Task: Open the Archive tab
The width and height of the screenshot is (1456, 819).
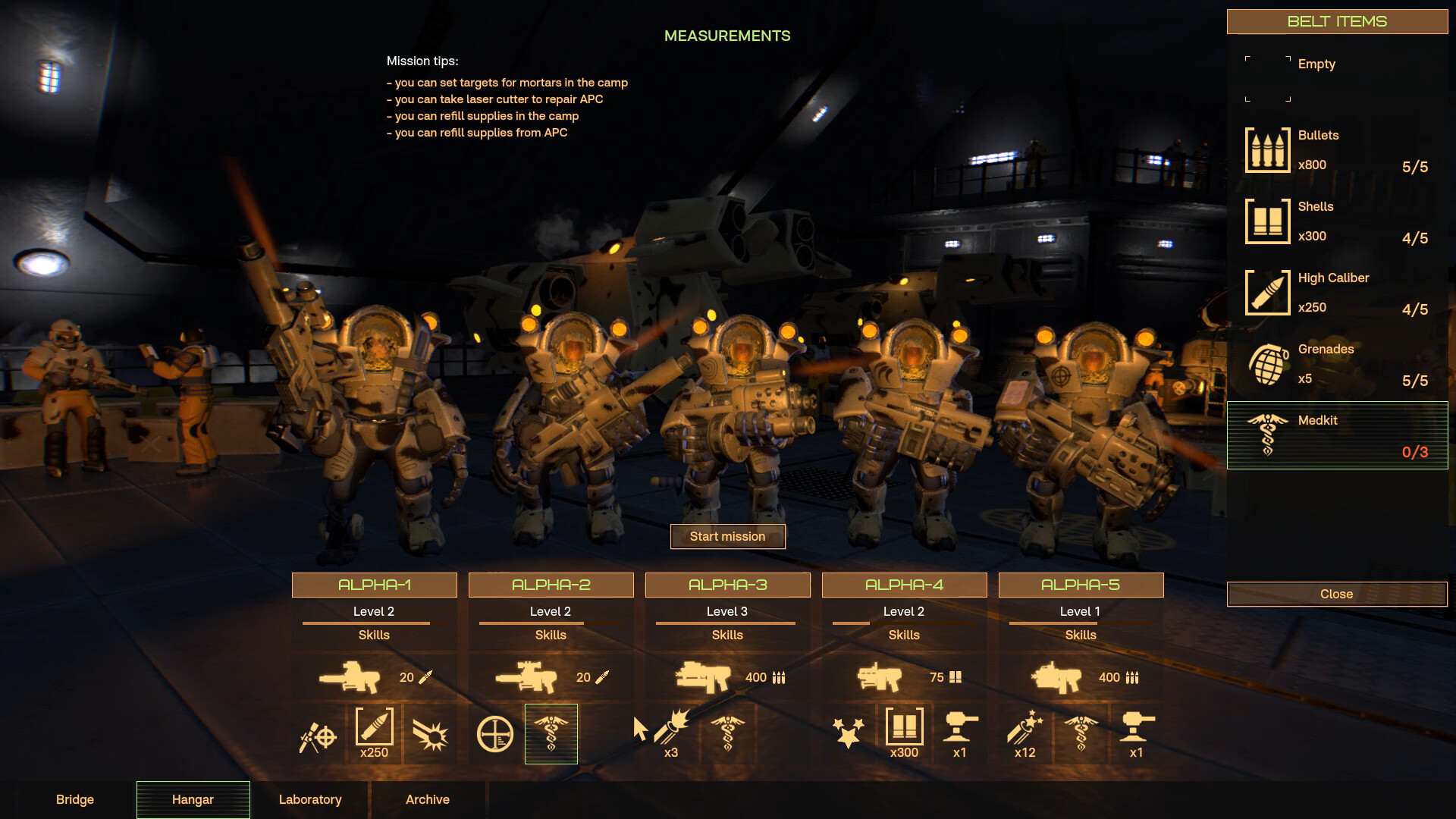Action: (x=427, y=799)
